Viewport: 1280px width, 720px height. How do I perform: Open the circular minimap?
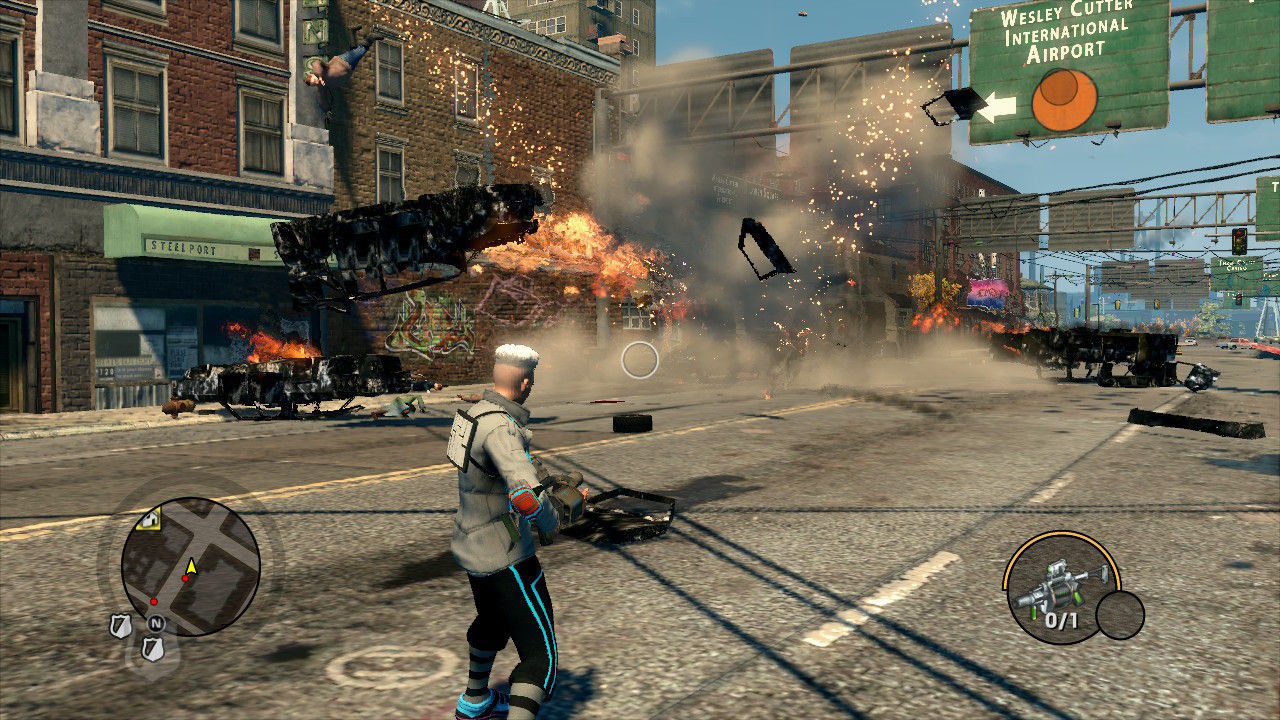190,566
